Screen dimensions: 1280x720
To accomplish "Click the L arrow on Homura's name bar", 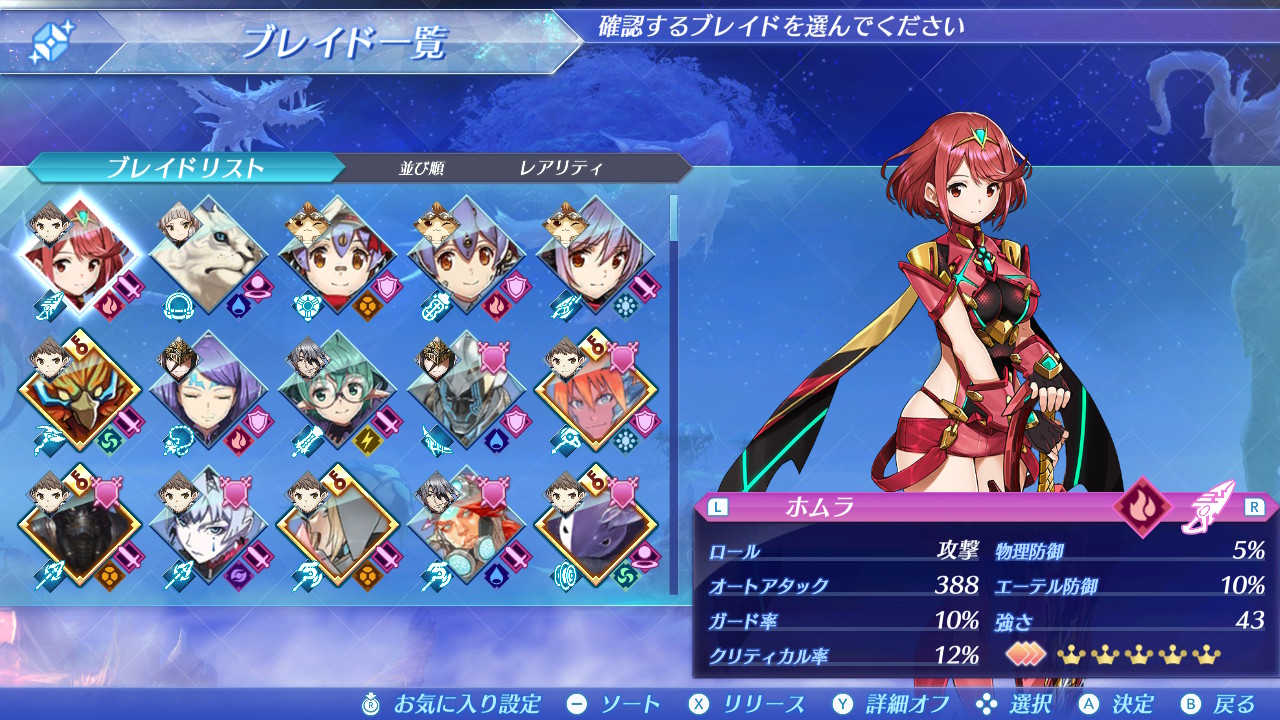I will point(717,507).
